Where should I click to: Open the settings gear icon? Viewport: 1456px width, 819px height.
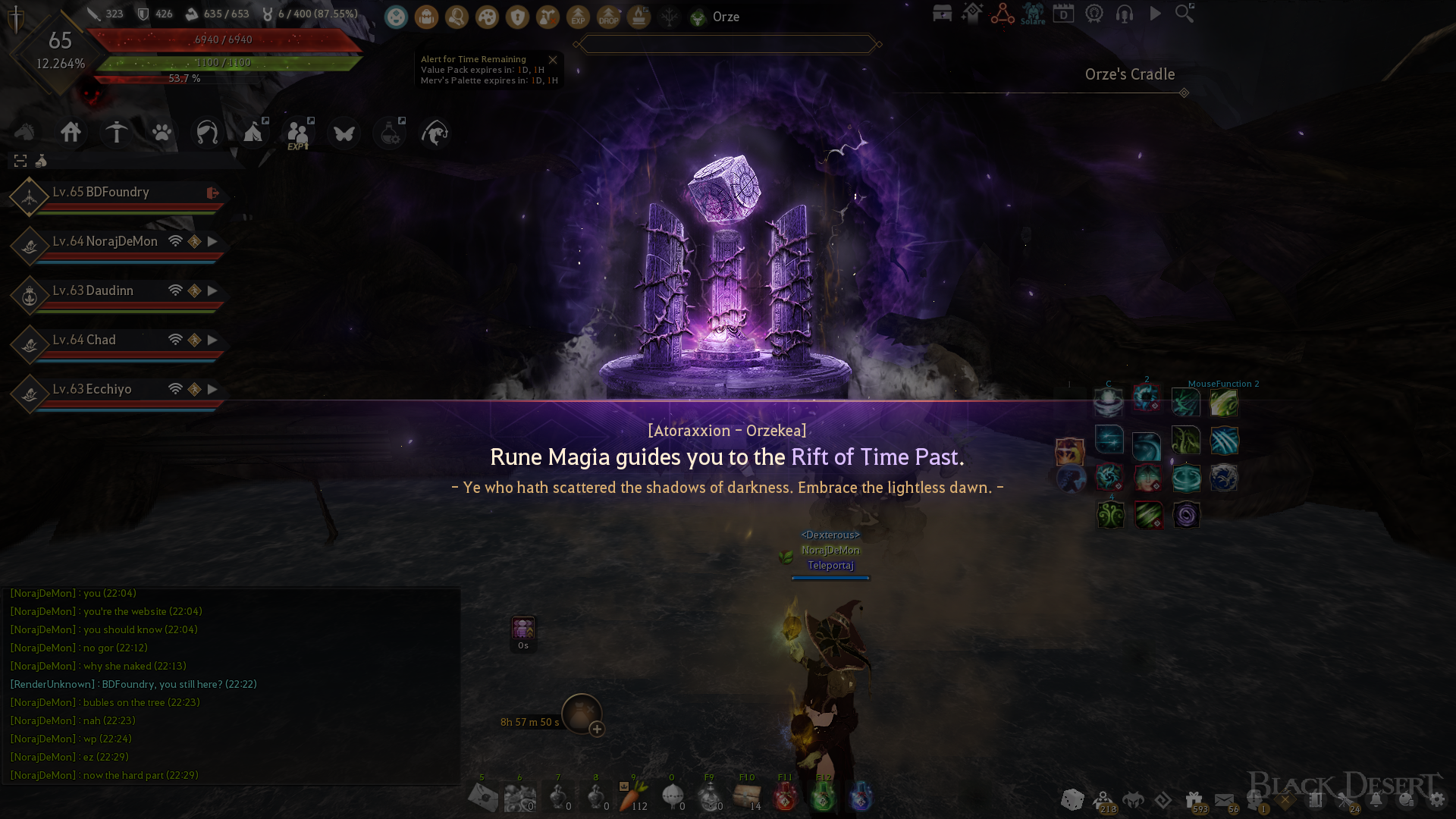click(1437, 800)
